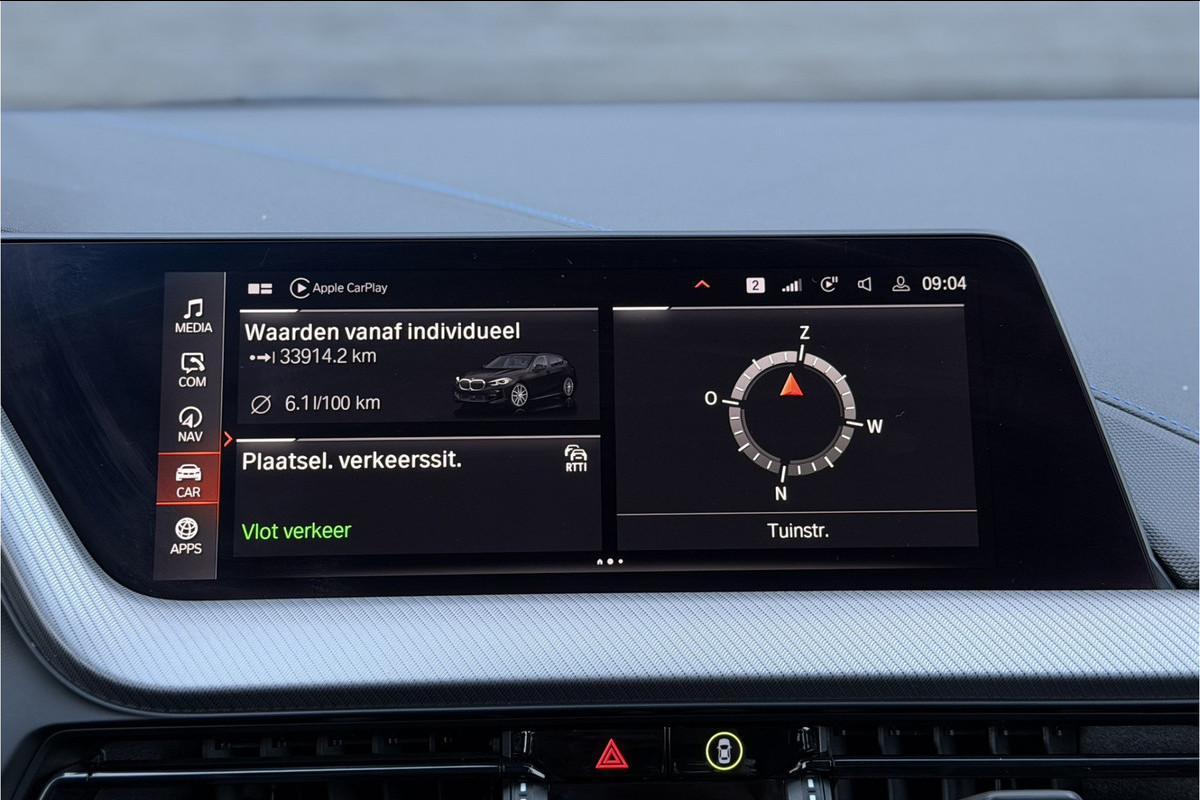Tap the RTTI traffic info icon
Viewport: 1200px width, 800px height.
(576, 459)
